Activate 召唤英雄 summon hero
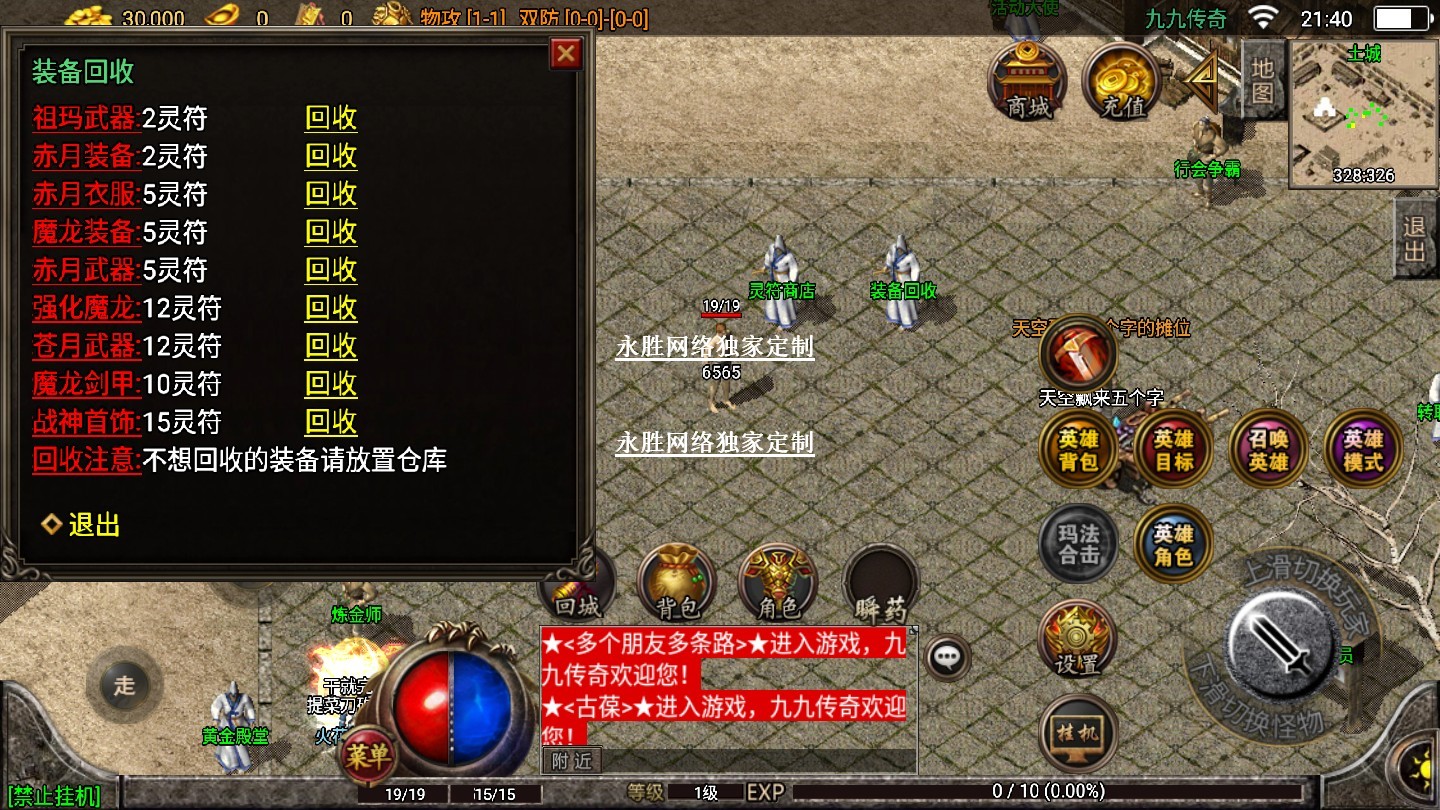The height and width of the screenshot is (810, 1440). click(x=1268, y=449)
